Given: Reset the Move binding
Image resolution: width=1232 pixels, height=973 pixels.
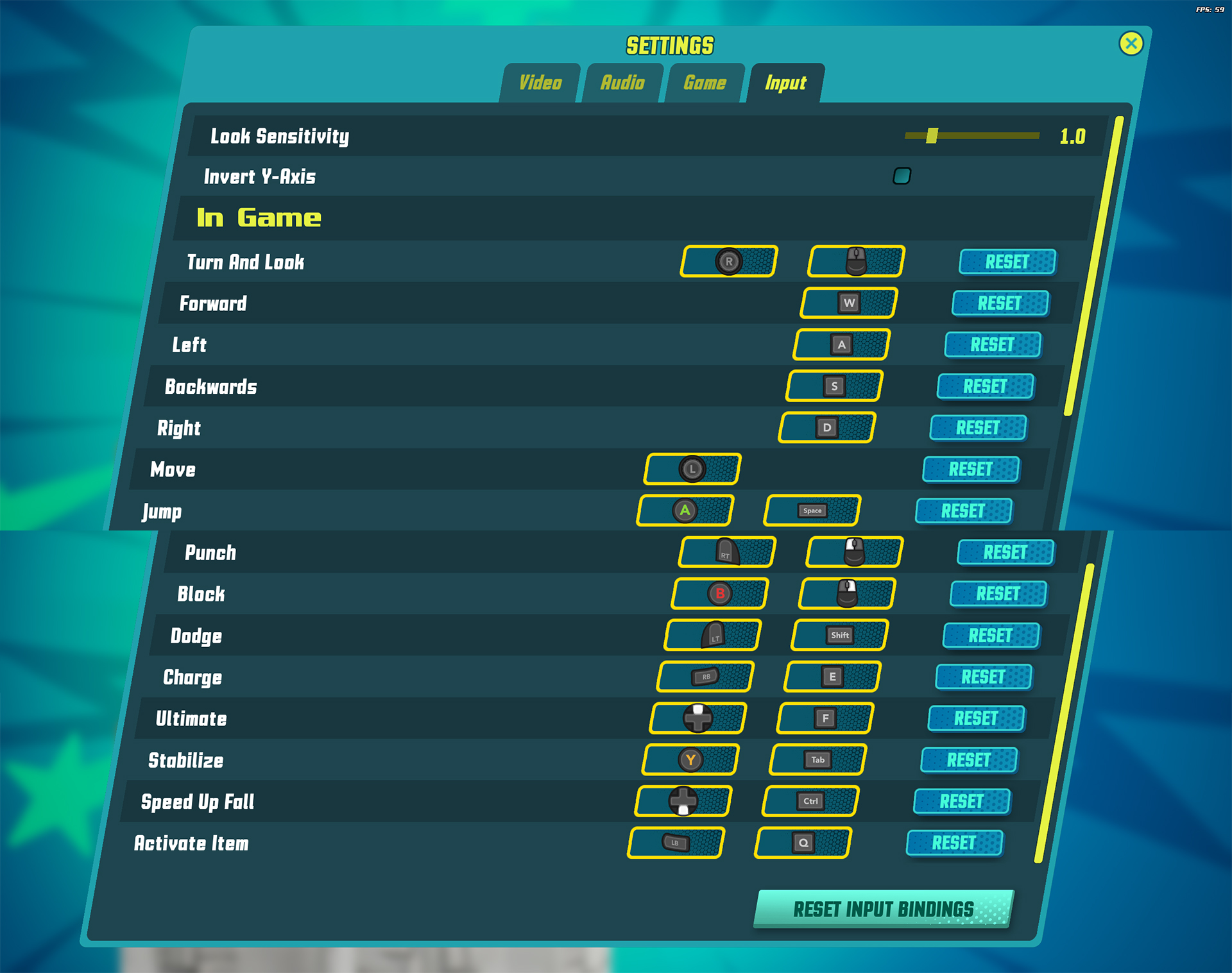Looking at the screenshot, I should [970, 469].
